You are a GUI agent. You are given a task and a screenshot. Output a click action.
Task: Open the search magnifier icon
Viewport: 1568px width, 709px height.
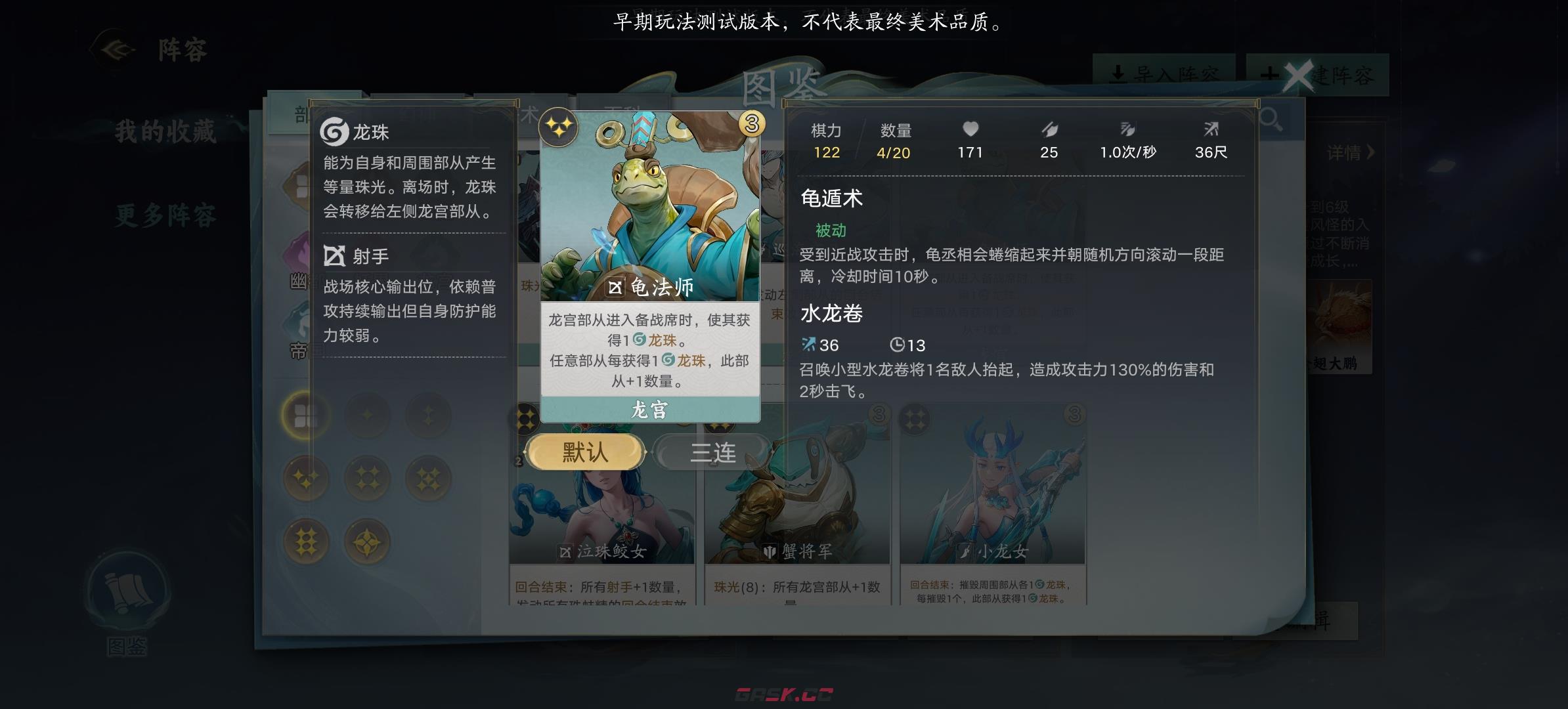1271,119
